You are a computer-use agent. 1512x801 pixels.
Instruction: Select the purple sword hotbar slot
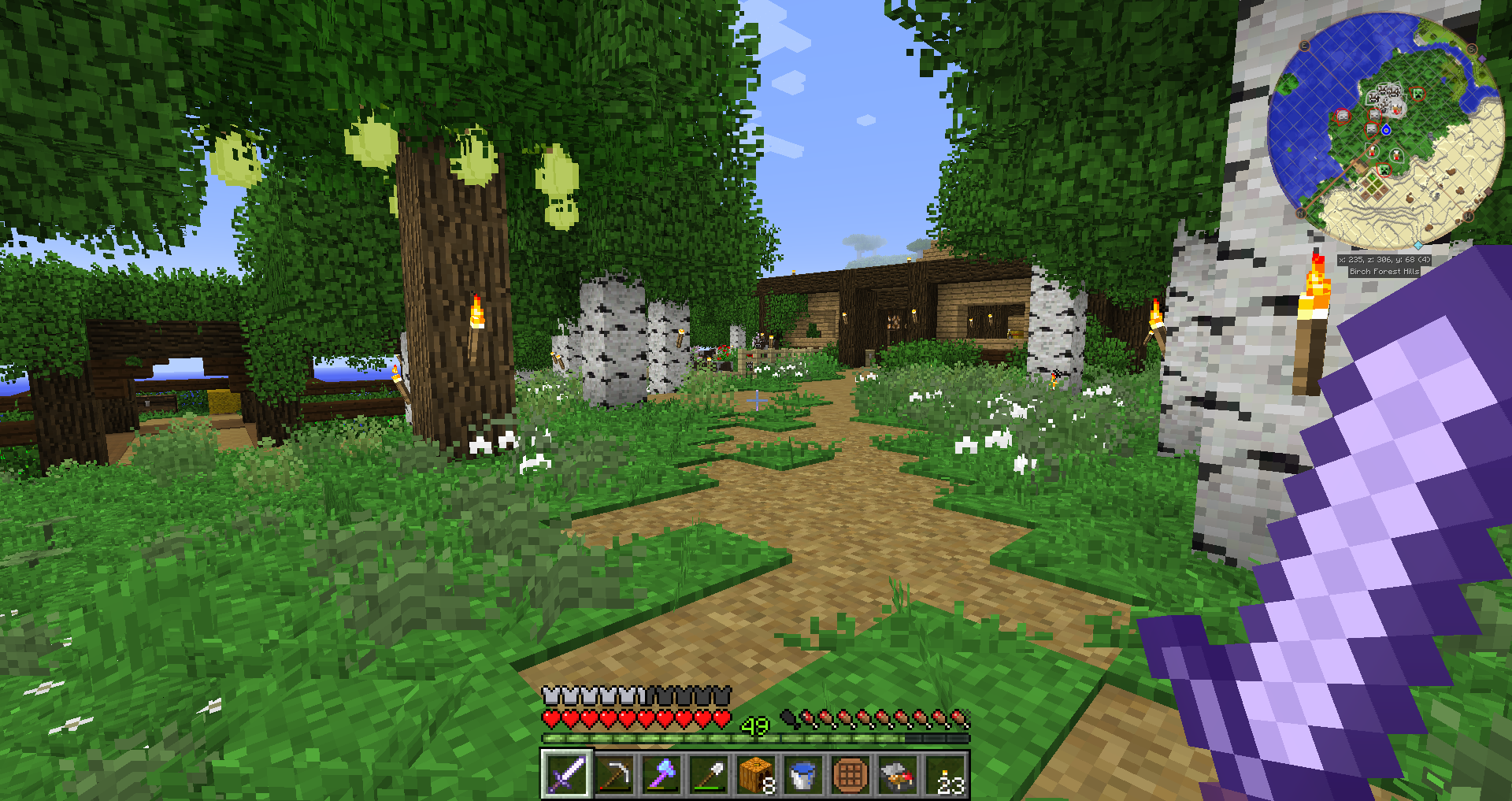tap(566, 774)
